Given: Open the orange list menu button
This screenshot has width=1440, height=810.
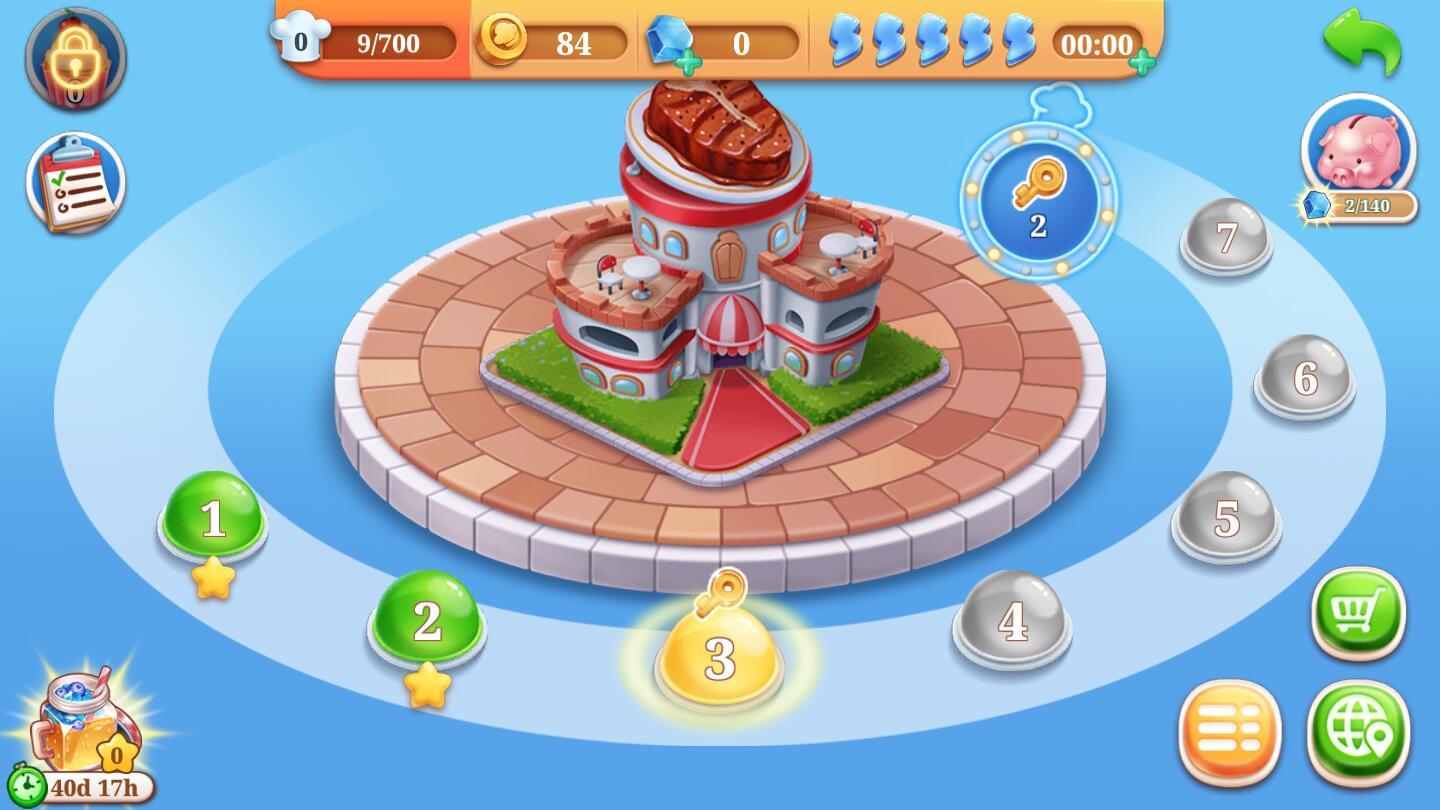Looking at the screenshot, I should (x=1229, y=733).
